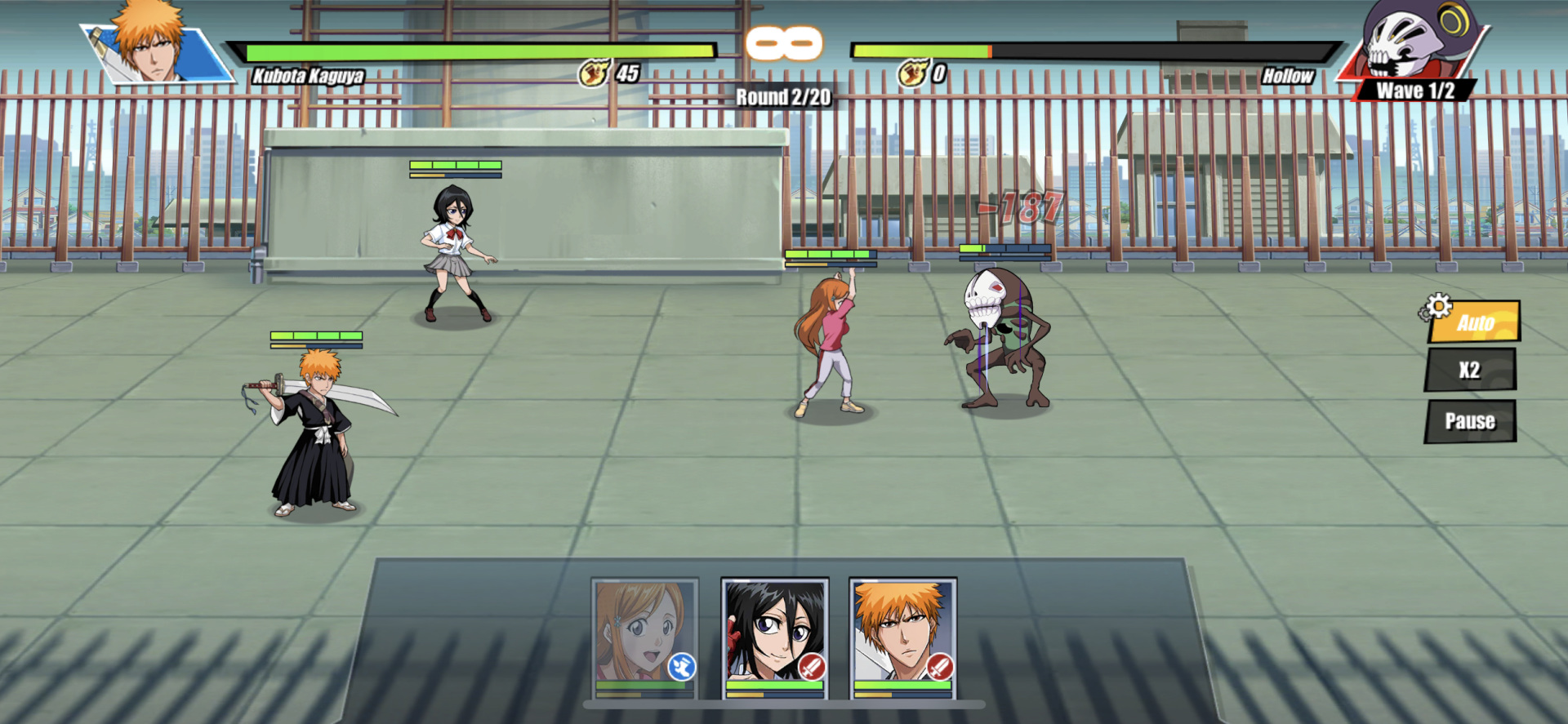Tap the Round 2/20 counter text
This screenshot has width=1568, height=724.
[x=782, y=95]
